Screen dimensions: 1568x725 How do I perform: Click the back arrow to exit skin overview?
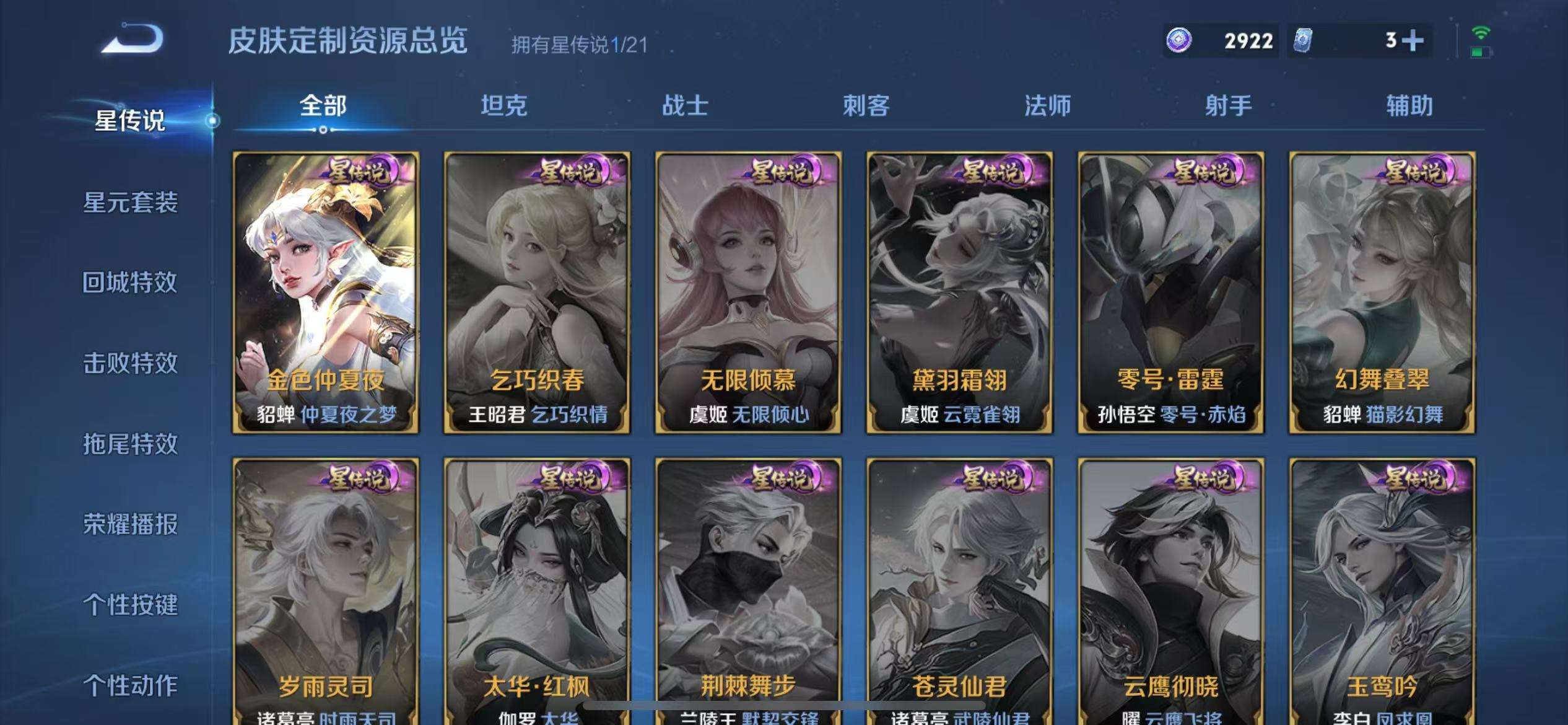point(130,40)
